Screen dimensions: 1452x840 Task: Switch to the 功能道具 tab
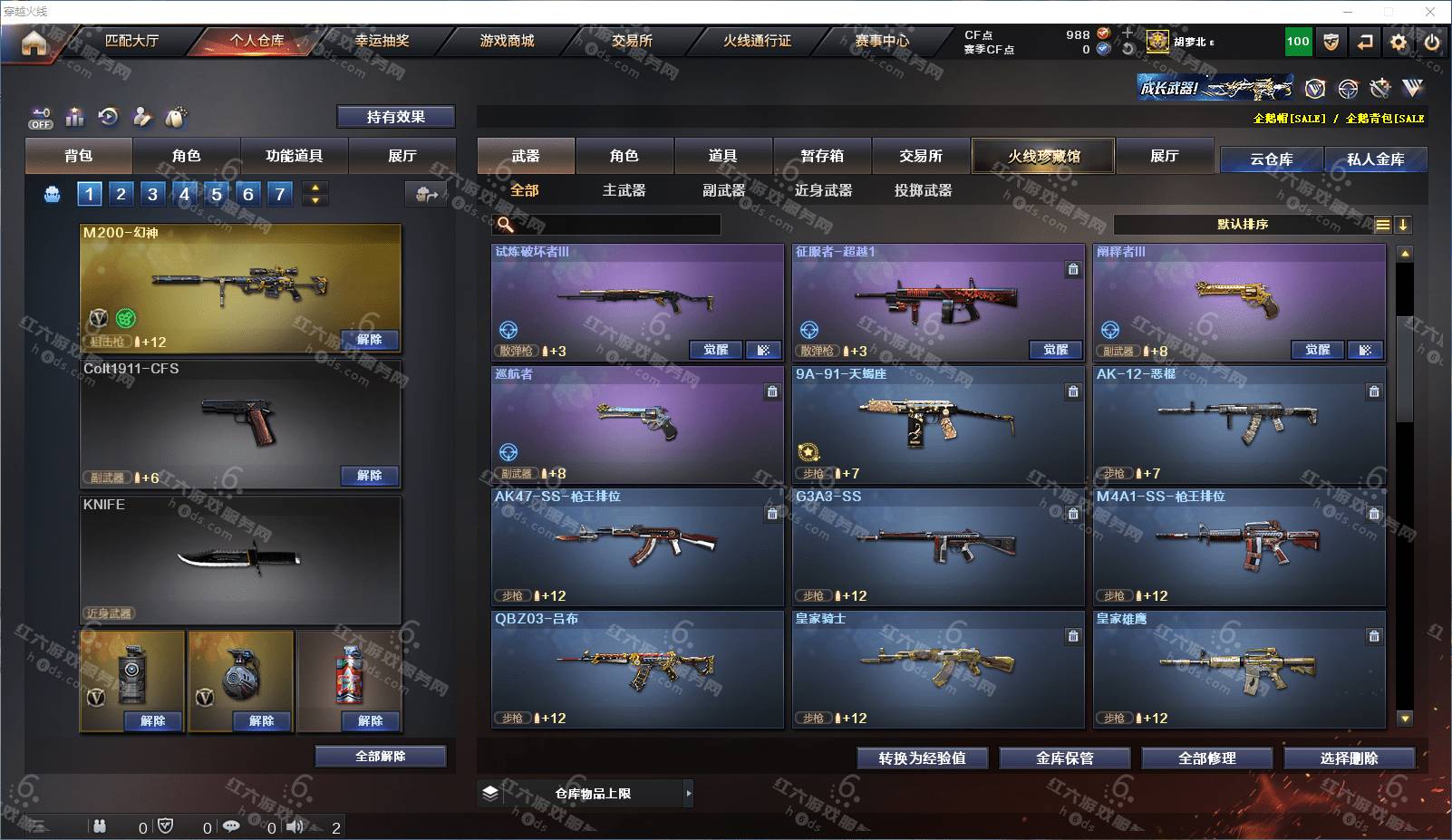coord(294,156)
